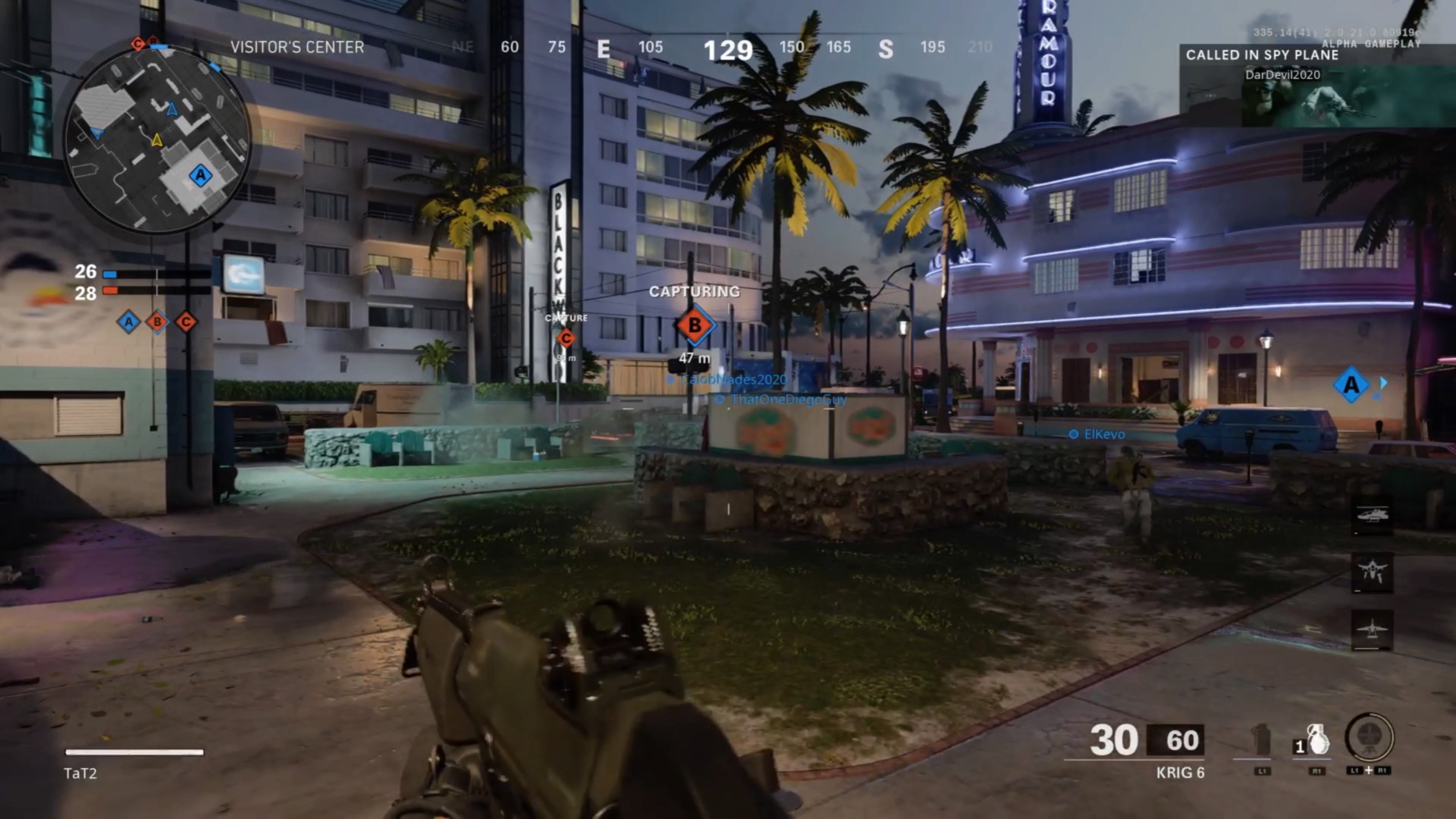
Task: Select the orange objective B capture marker
Action: [x=695, y=326]
